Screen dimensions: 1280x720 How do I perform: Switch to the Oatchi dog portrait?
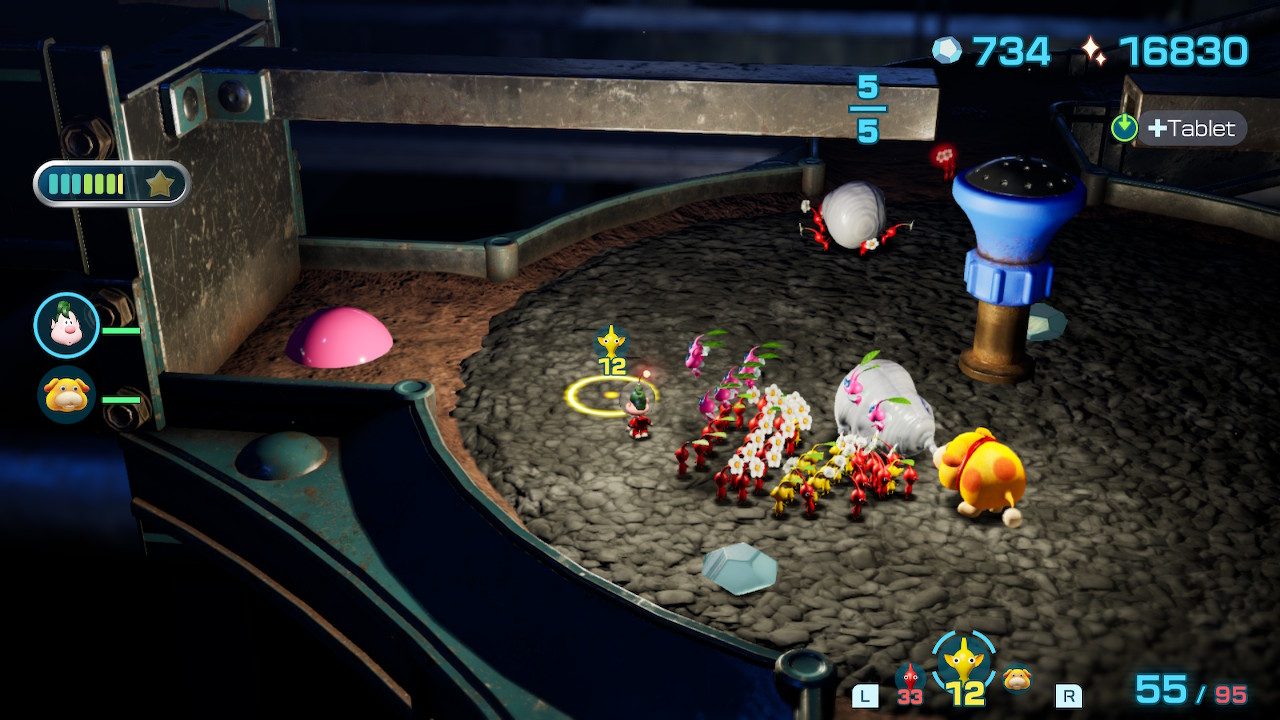coord(67,394)
